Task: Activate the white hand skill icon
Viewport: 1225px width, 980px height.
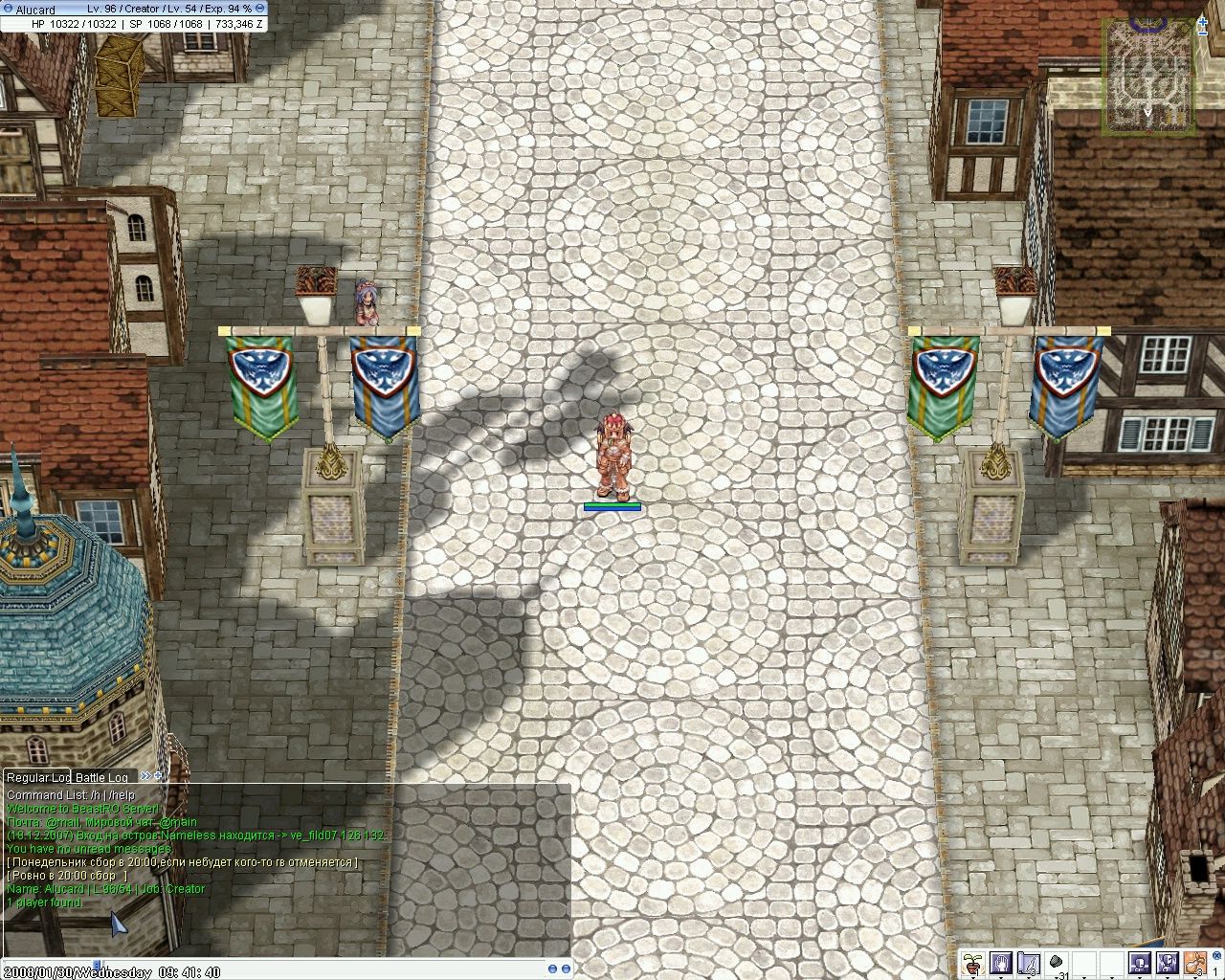Action: pos(1002,961)
